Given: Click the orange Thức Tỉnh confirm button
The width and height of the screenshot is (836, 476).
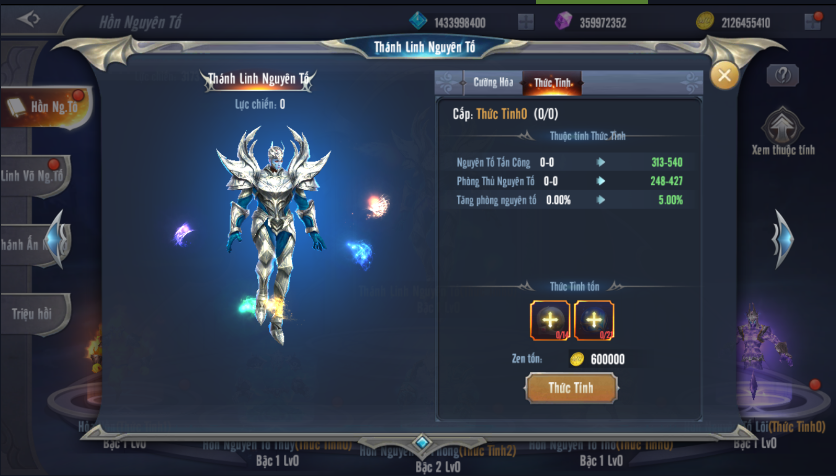Looking at the screenshot, I should pyautogui.click(x=571, y=387).
